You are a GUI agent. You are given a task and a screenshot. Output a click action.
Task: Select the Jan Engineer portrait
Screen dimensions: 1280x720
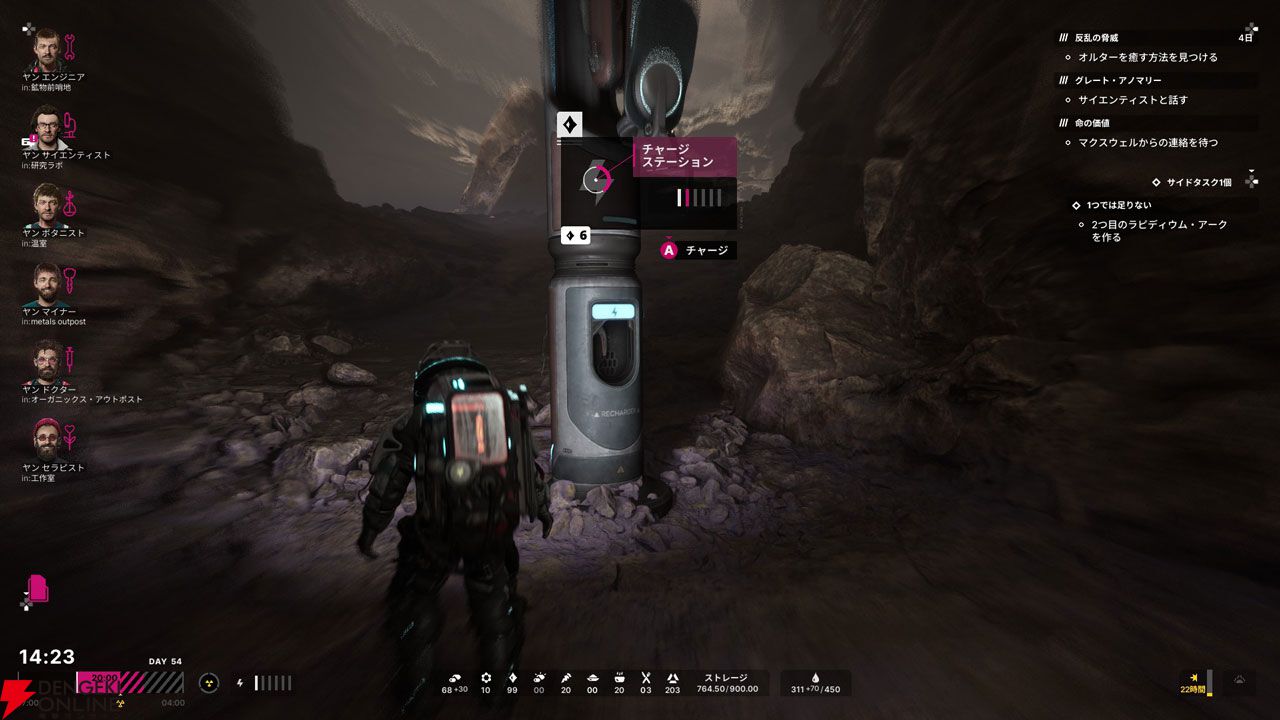(x=46, y=48)
